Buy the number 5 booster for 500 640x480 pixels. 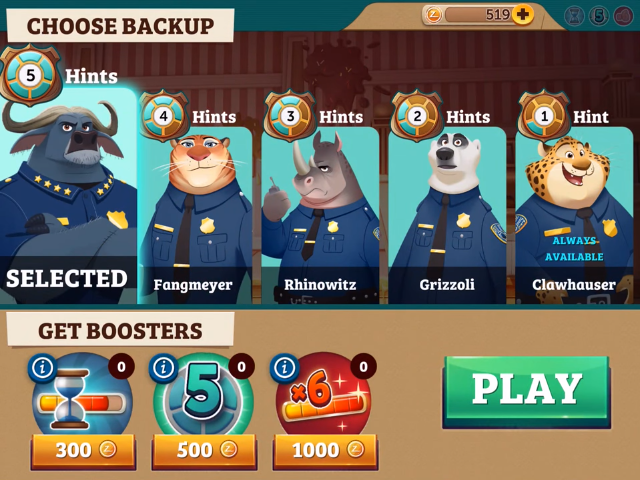(x=205, y=450)
